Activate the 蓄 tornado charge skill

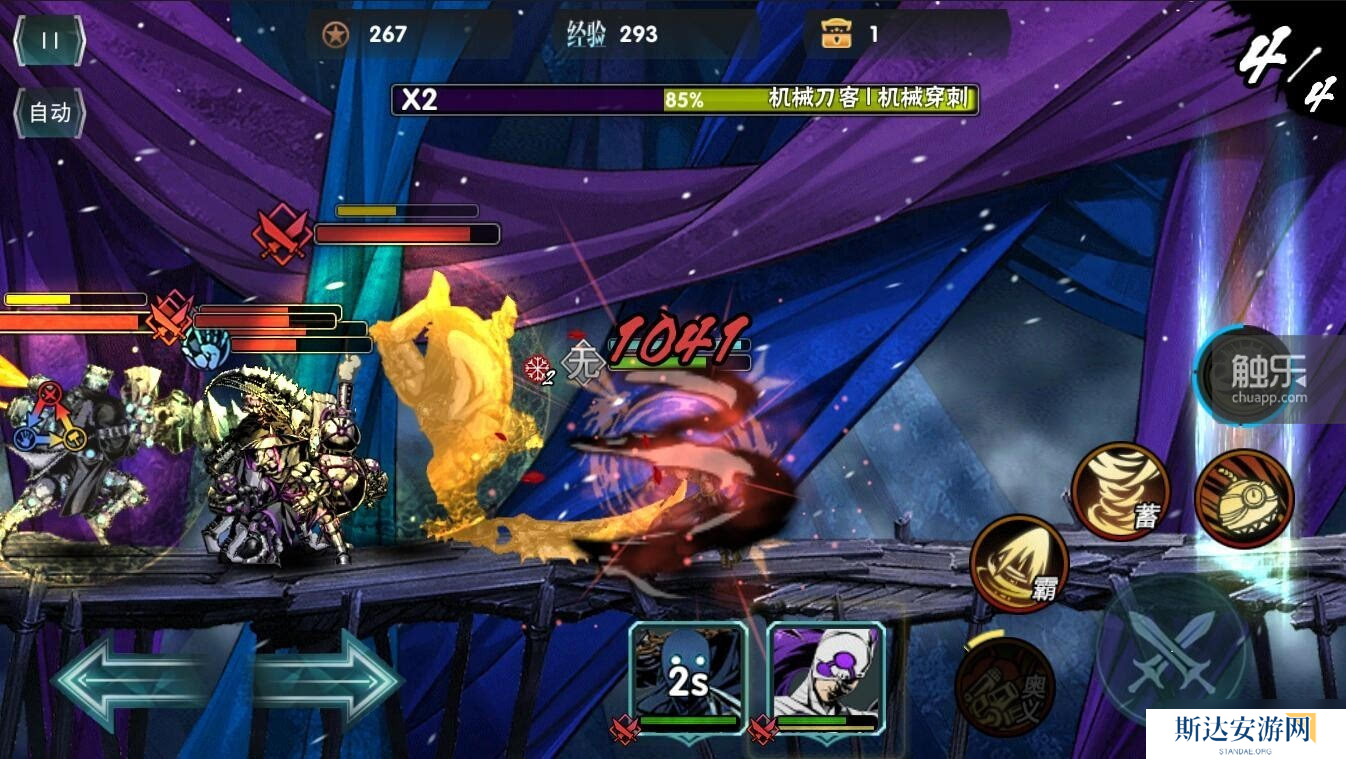[1120, 492]
